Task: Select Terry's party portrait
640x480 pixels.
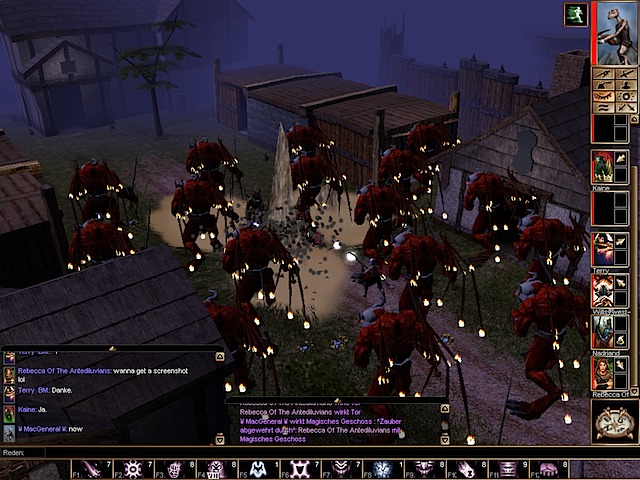Action: pyautogui.click(x=602, y=248)
